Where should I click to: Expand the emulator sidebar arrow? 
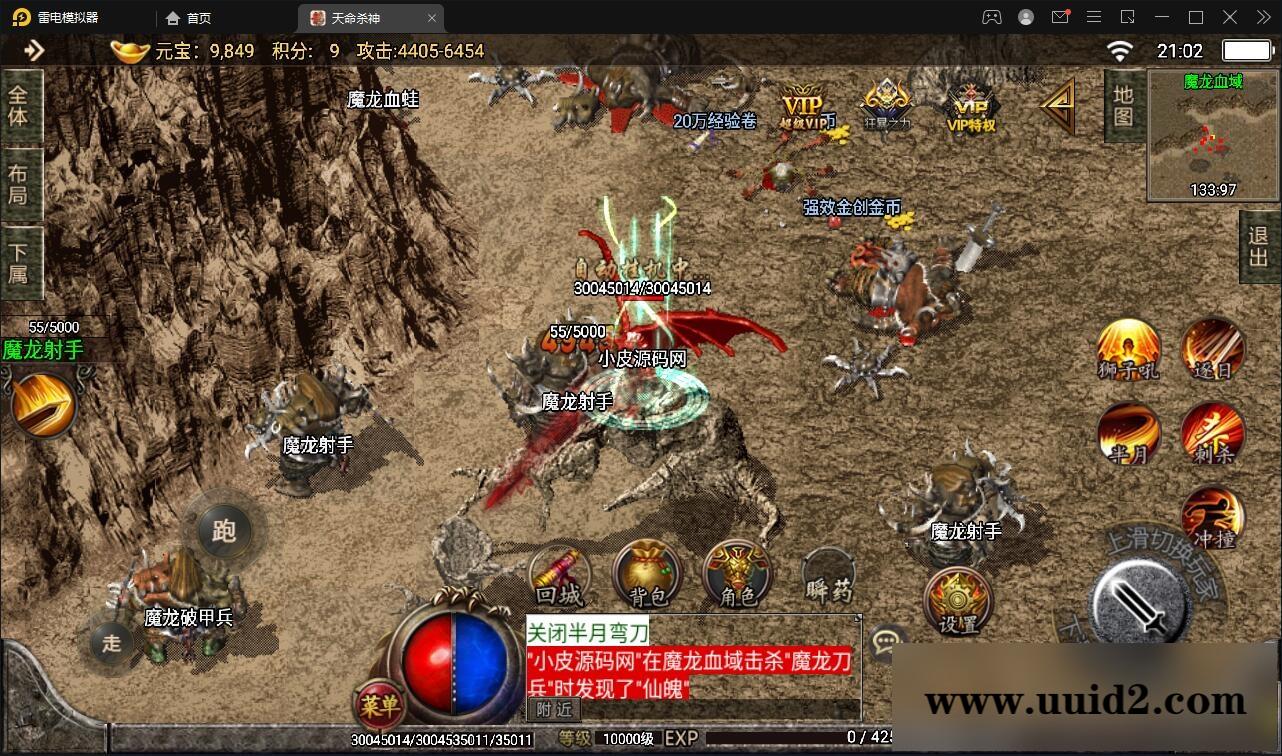[36, 50]
